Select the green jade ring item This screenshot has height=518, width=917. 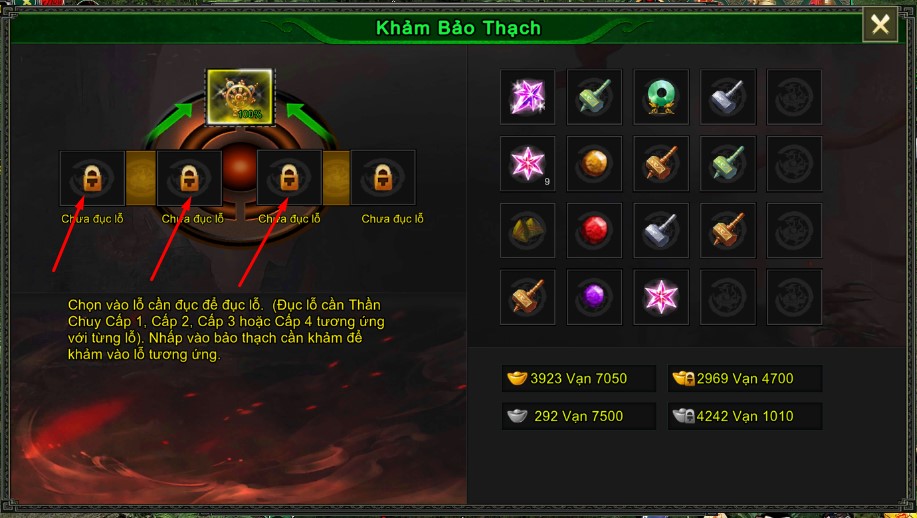660,97
